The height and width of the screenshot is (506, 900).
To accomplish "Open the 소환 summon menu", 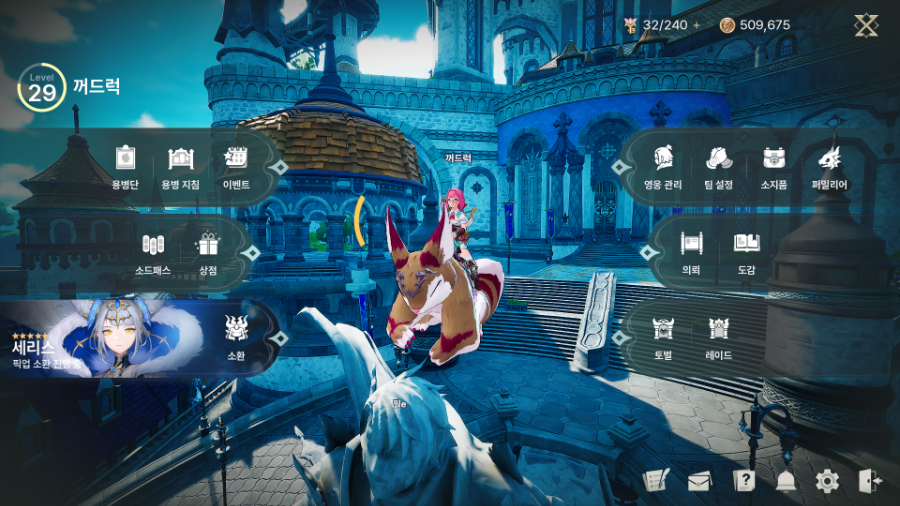I will tap(236, 334).
